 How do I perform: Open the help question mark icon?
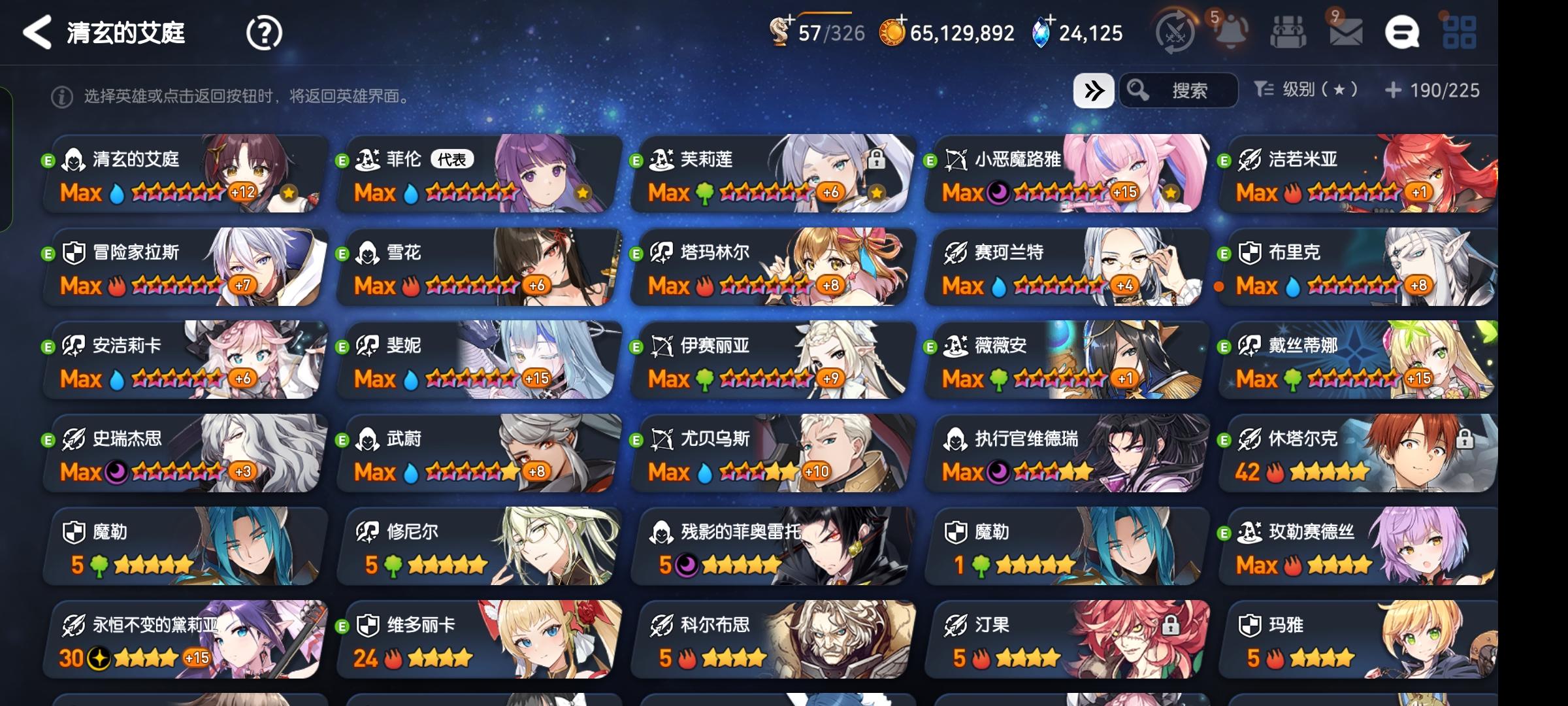pos(263,33)
